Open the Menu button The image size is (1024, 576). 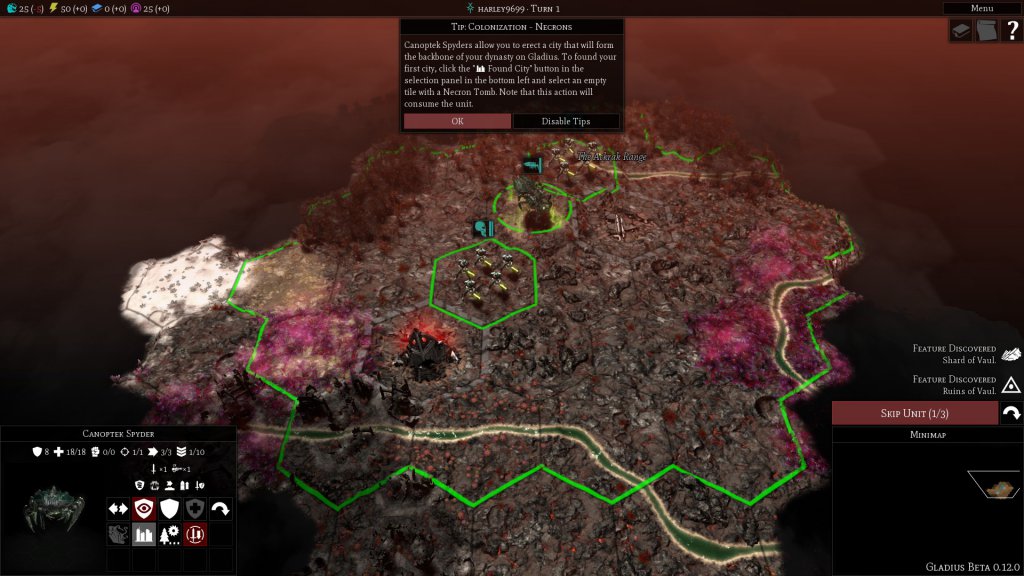(982, 8)
